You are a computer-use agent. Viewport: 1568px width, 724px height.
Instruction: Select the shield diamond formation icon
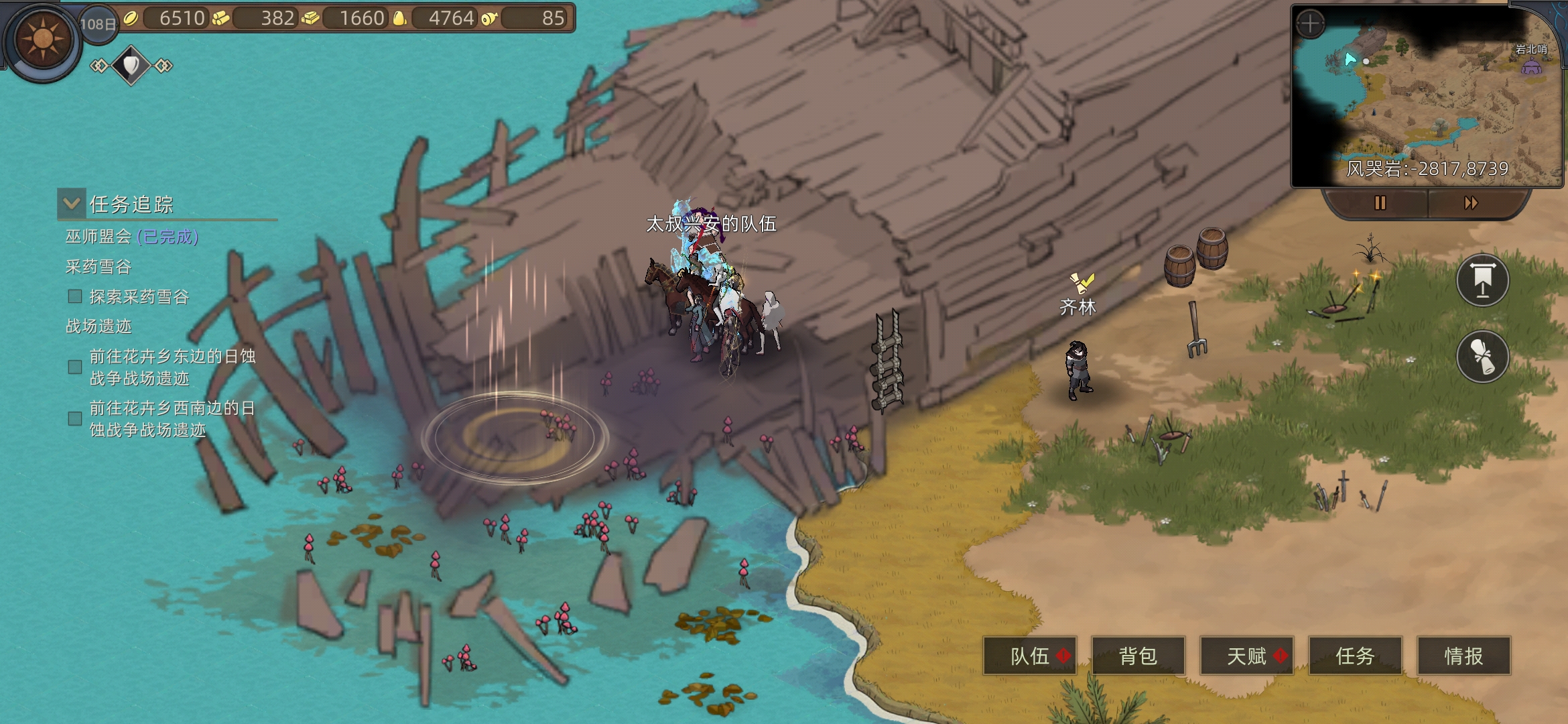point(131,65)
